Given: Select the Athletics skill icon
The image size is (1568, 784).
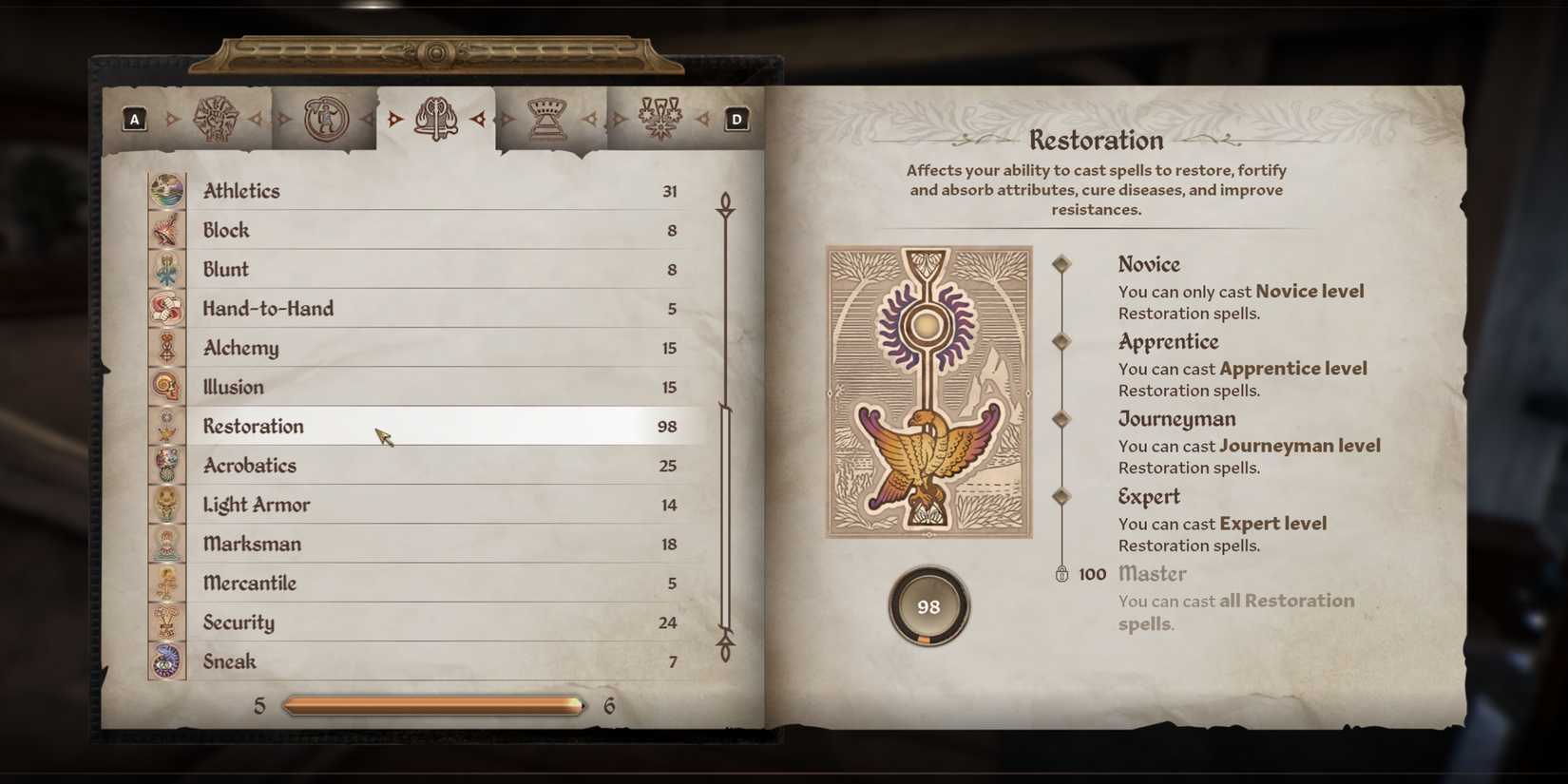Looking at the screenshot, I should [168, 190].
